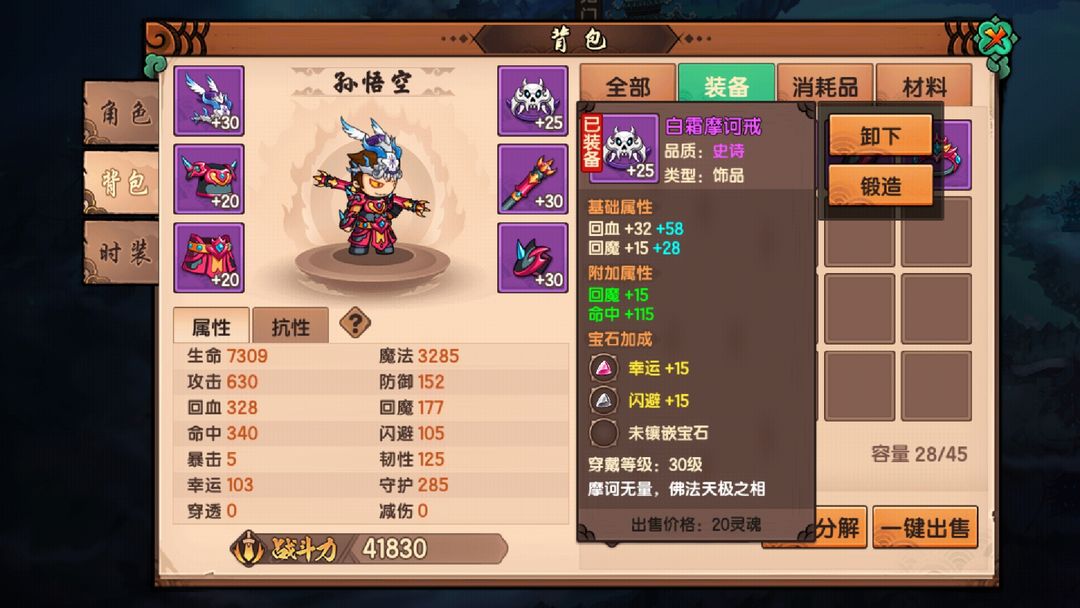Switch to the 全部 tab
This screenshot has height=608, width=1080.
(x=628, y=87)
